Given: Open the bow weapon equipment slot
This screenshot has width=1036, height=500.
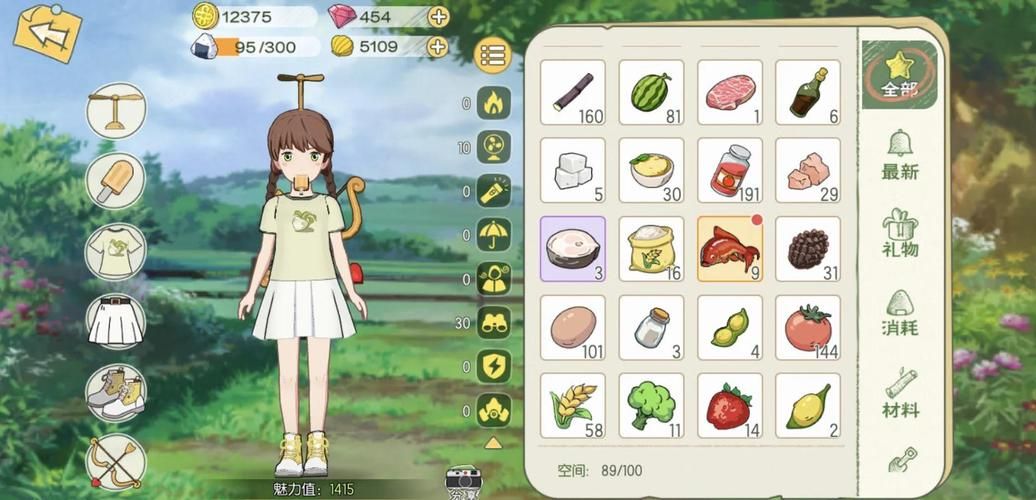Looking at the screenshot, I should [x=116, y=462].
